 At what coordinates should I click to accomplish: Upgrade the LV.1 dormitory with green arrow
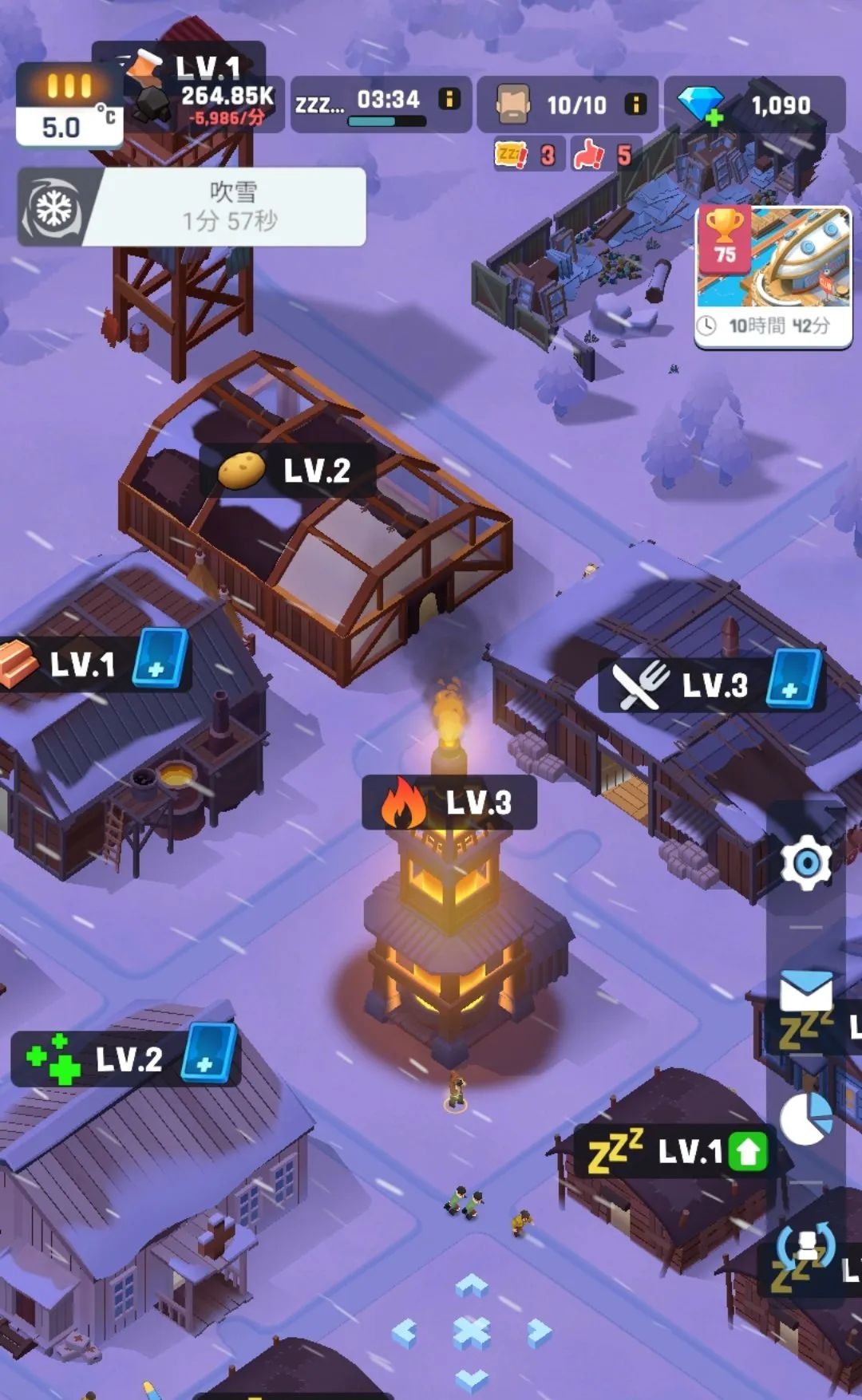point(748,1151)
